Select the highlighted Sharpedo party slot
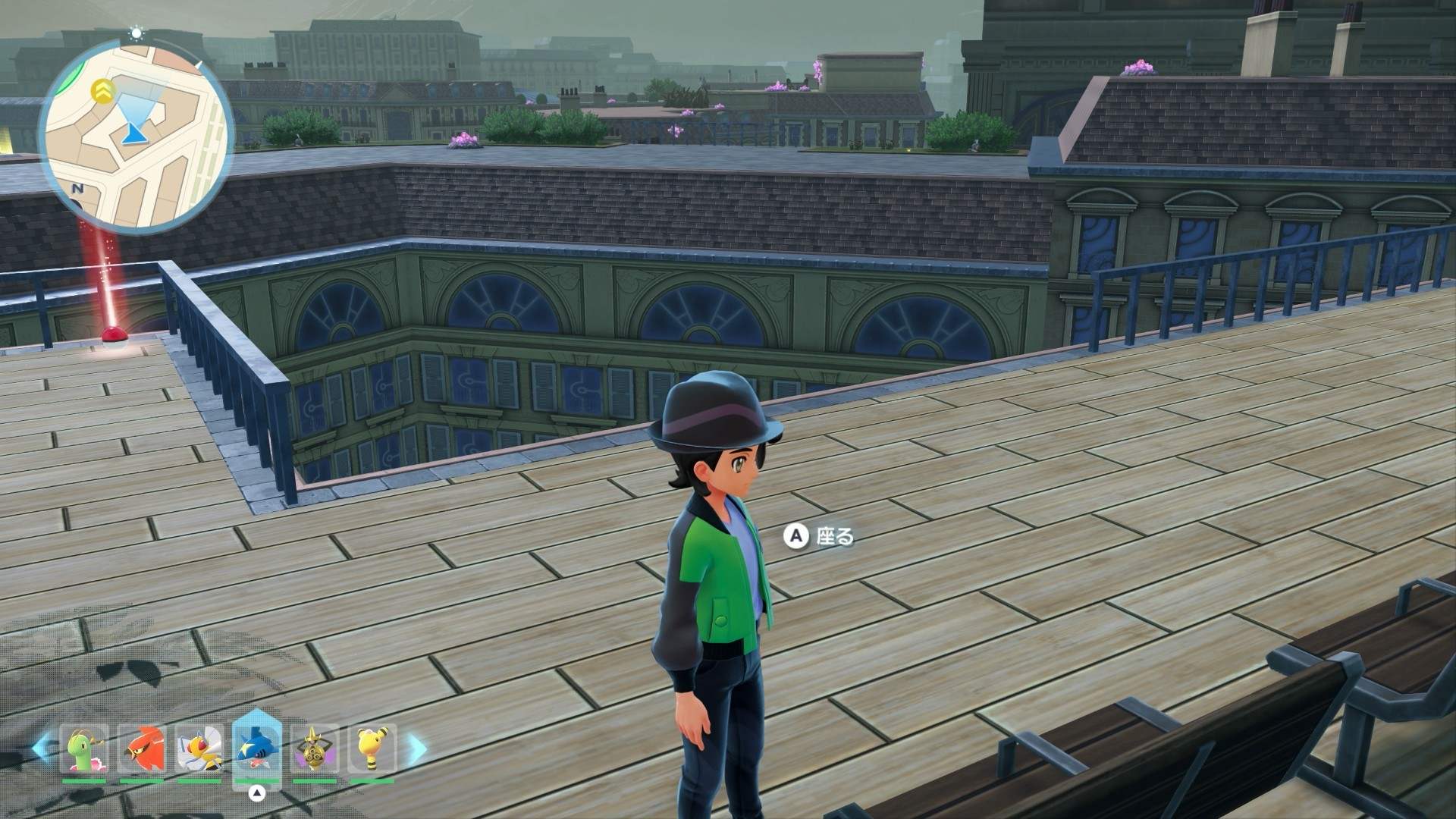Image resolution: width=1456 pixels, height=819 pixels. [257, 748]
